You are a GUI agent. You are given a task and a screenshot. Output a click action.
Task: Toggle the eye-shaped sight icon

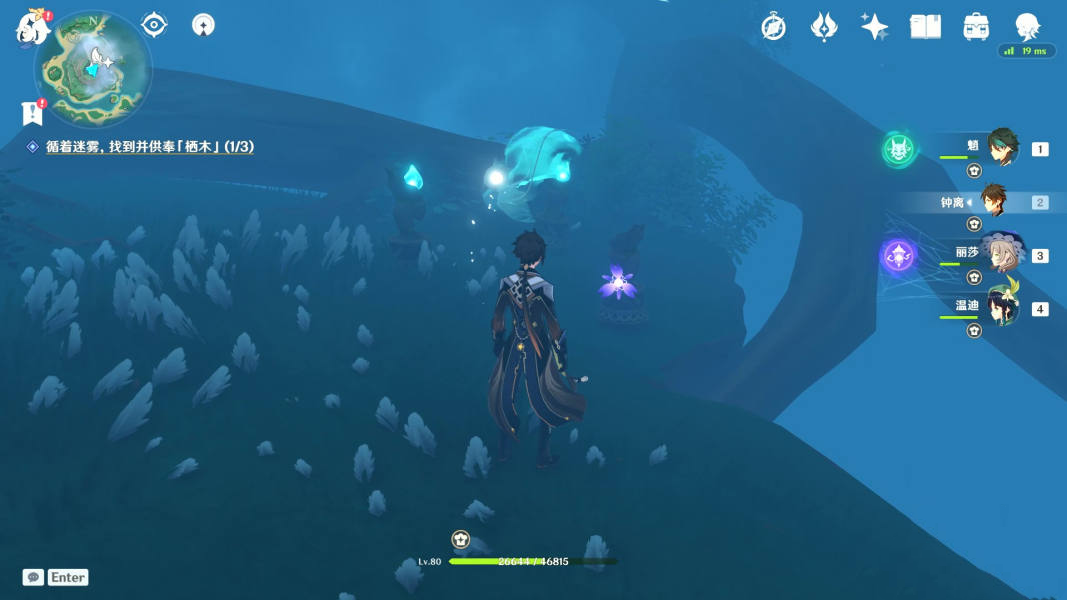(154, 24)
